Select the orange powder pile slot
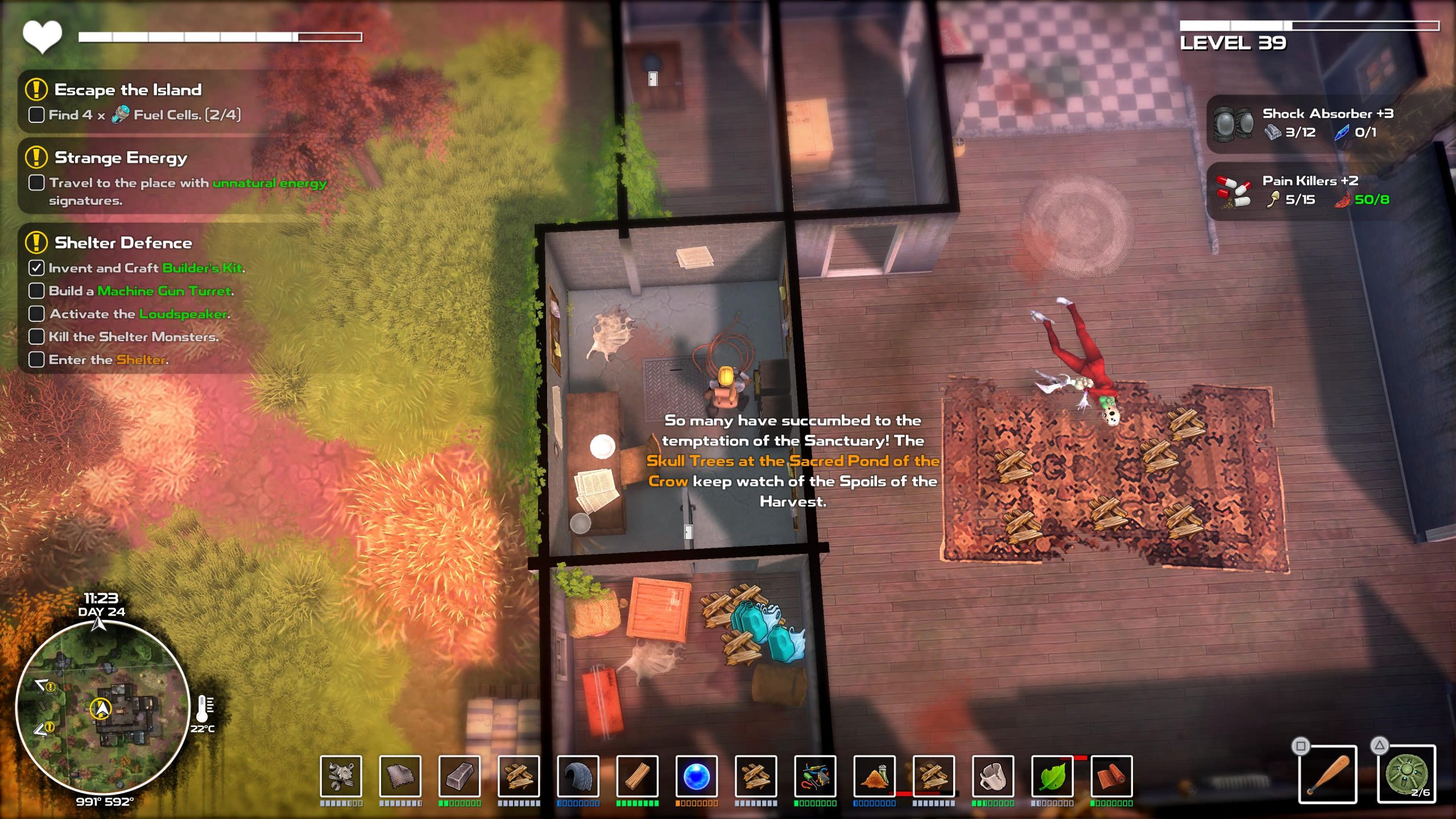 (874, 776)
